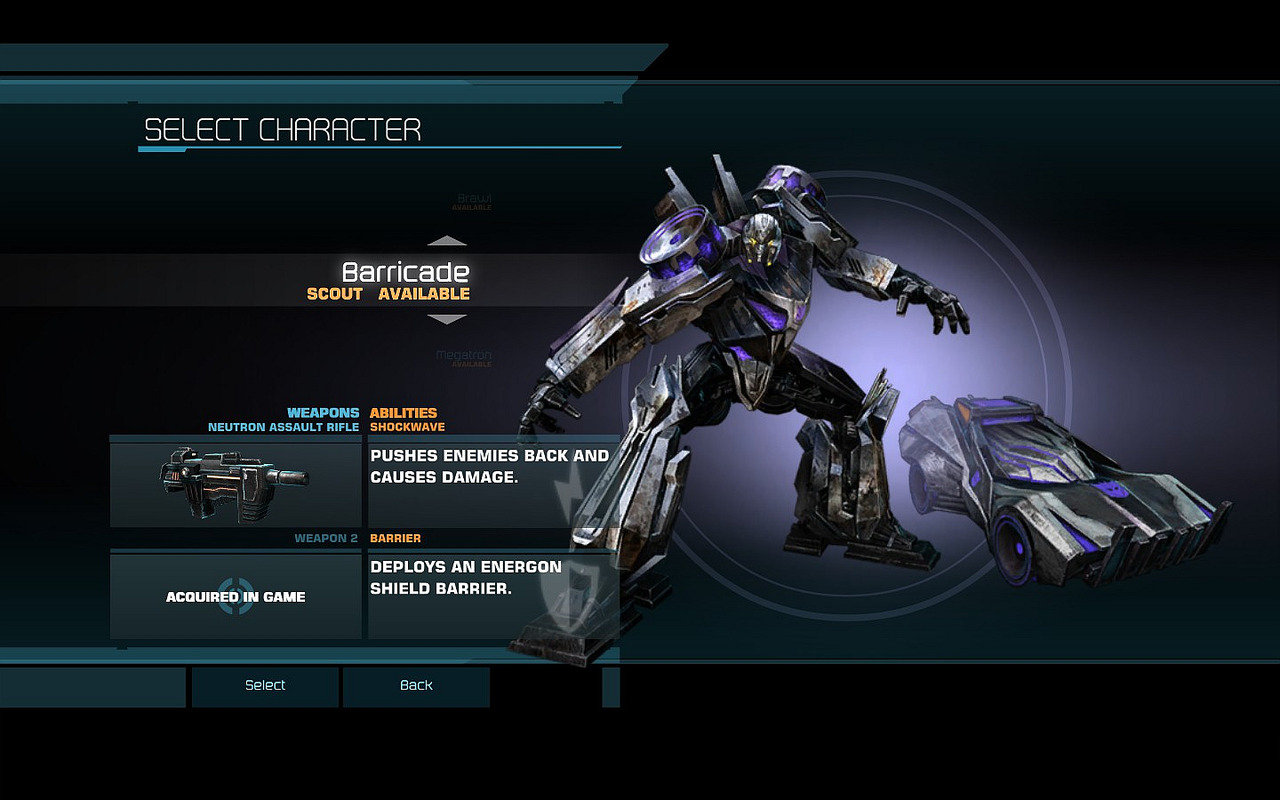1280x800 pixels.
Task: Confirm character with the Select button
Action: tap(265, 686)
